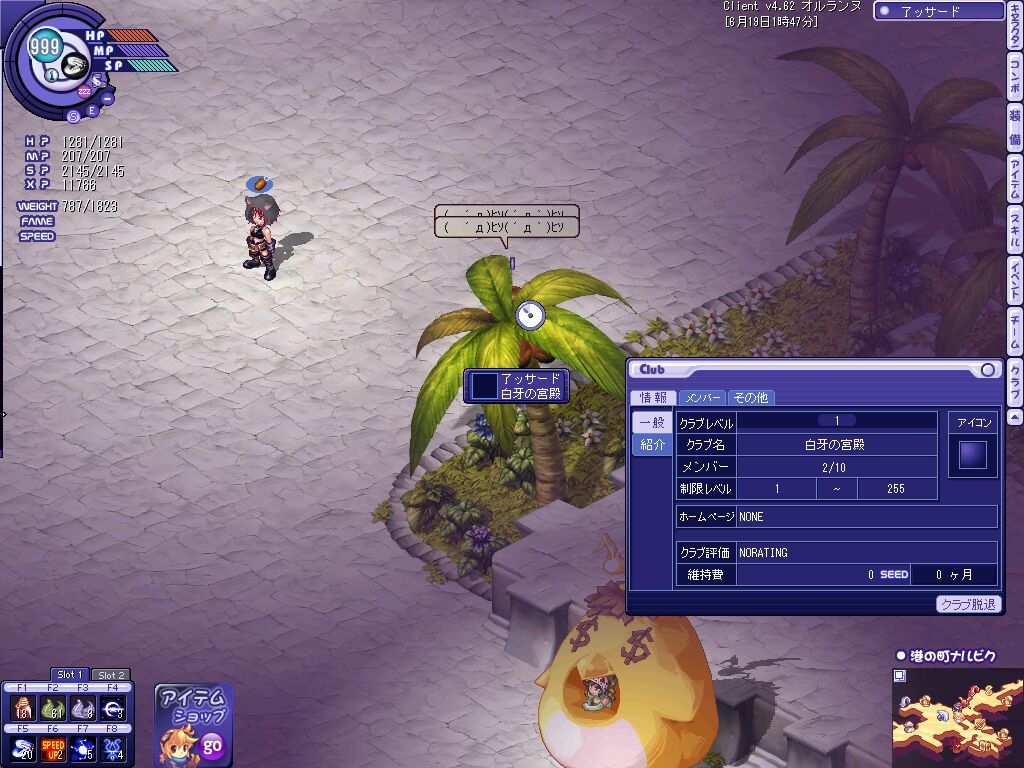
Task: Switch to the その他 tab in Club window
Action: click(749, 397)
